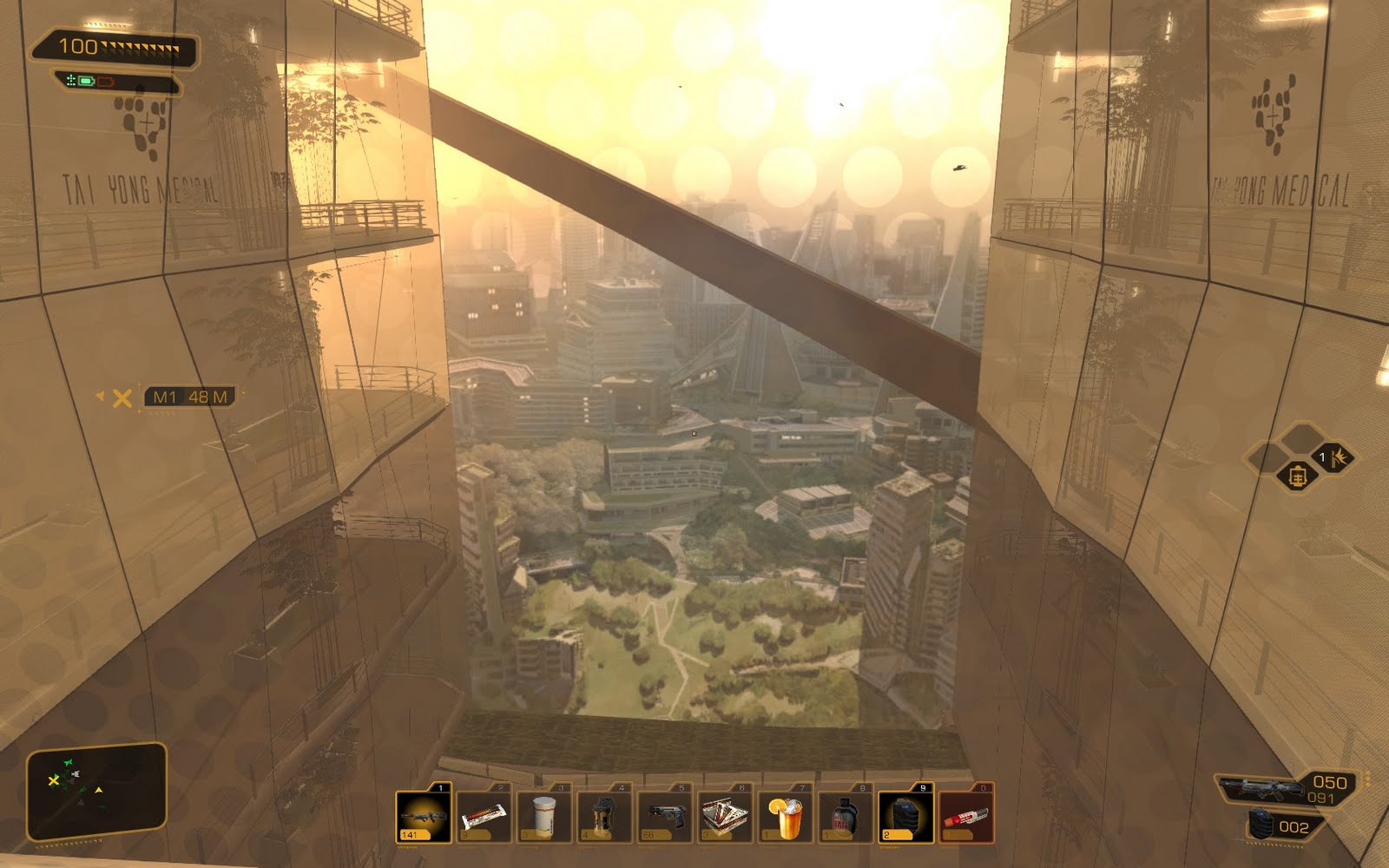Select the combat rifle in hotbar slot 1
The image size is (1389, 868).
pyautogui.click(x=424, y=816)
